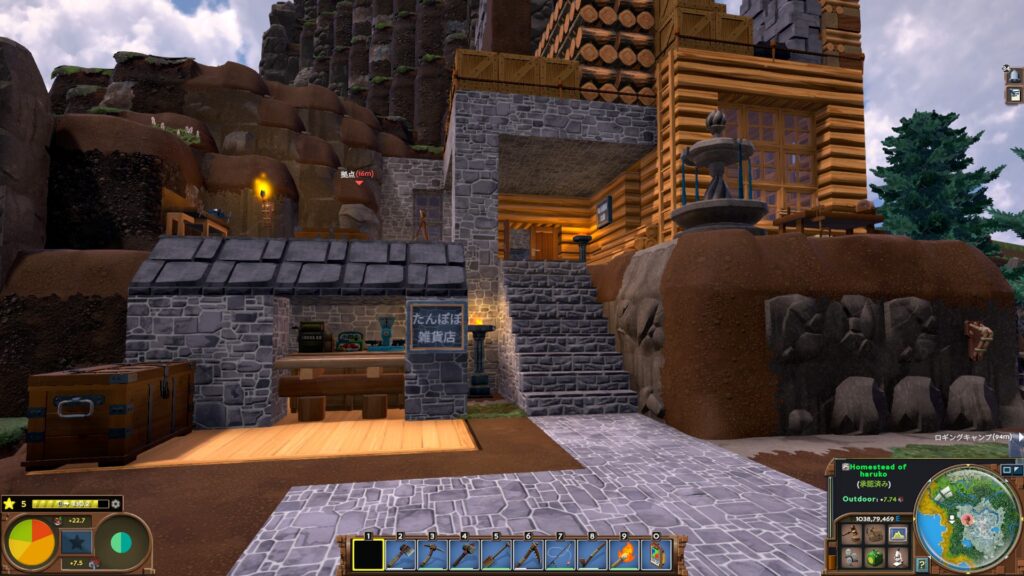This screenshot has height=576, width=1024.
Task: Click the nutrition pie chart
Action: click(x=31, y=542)
